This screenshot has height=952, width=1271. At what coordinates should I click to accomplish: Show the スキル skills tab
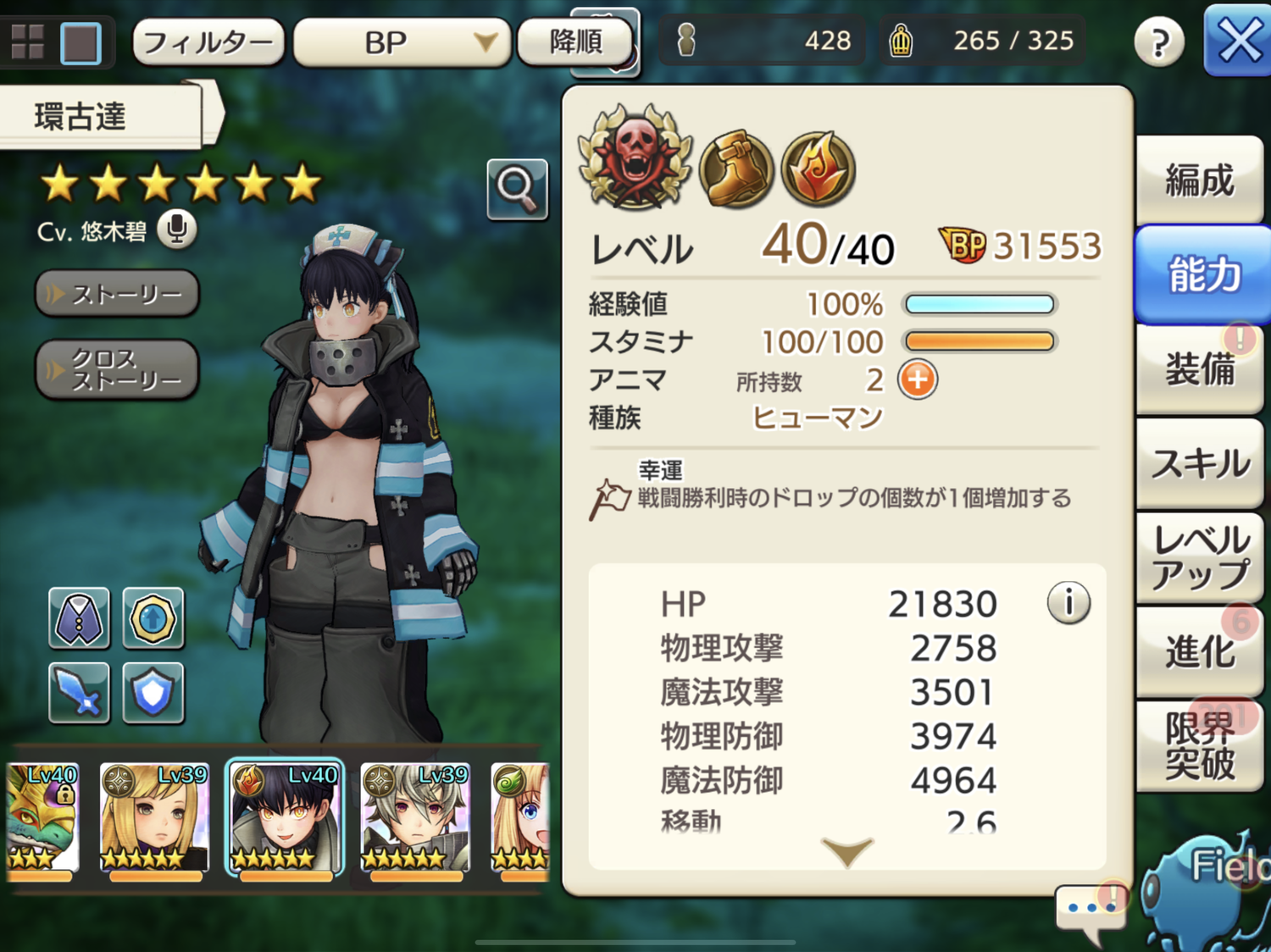point(1199,463)
